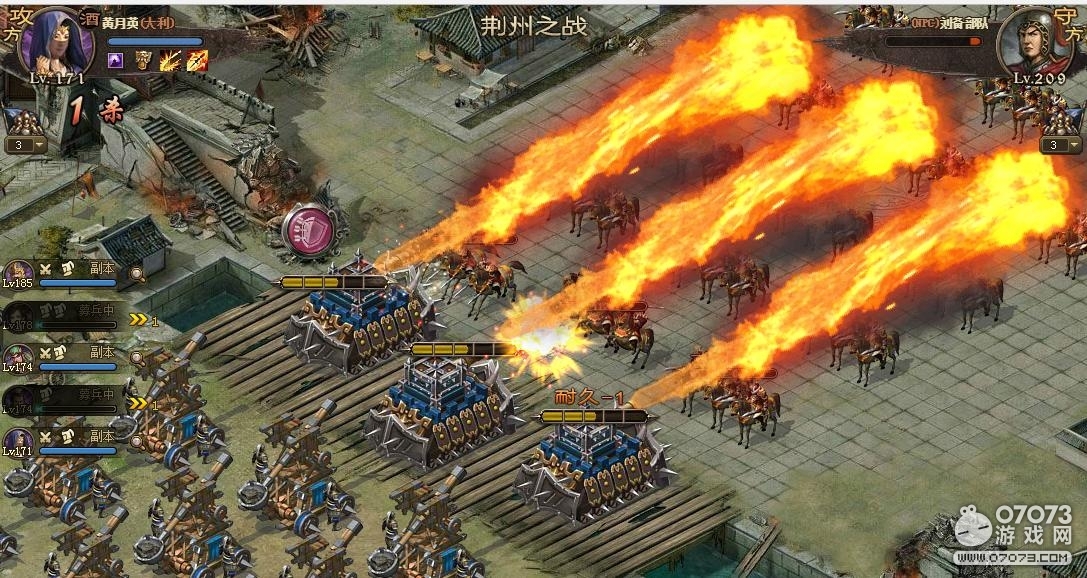This screenshot has width=1087, height=578.
Task: Select the Lv185 general in the list
Action: [17, 272]
